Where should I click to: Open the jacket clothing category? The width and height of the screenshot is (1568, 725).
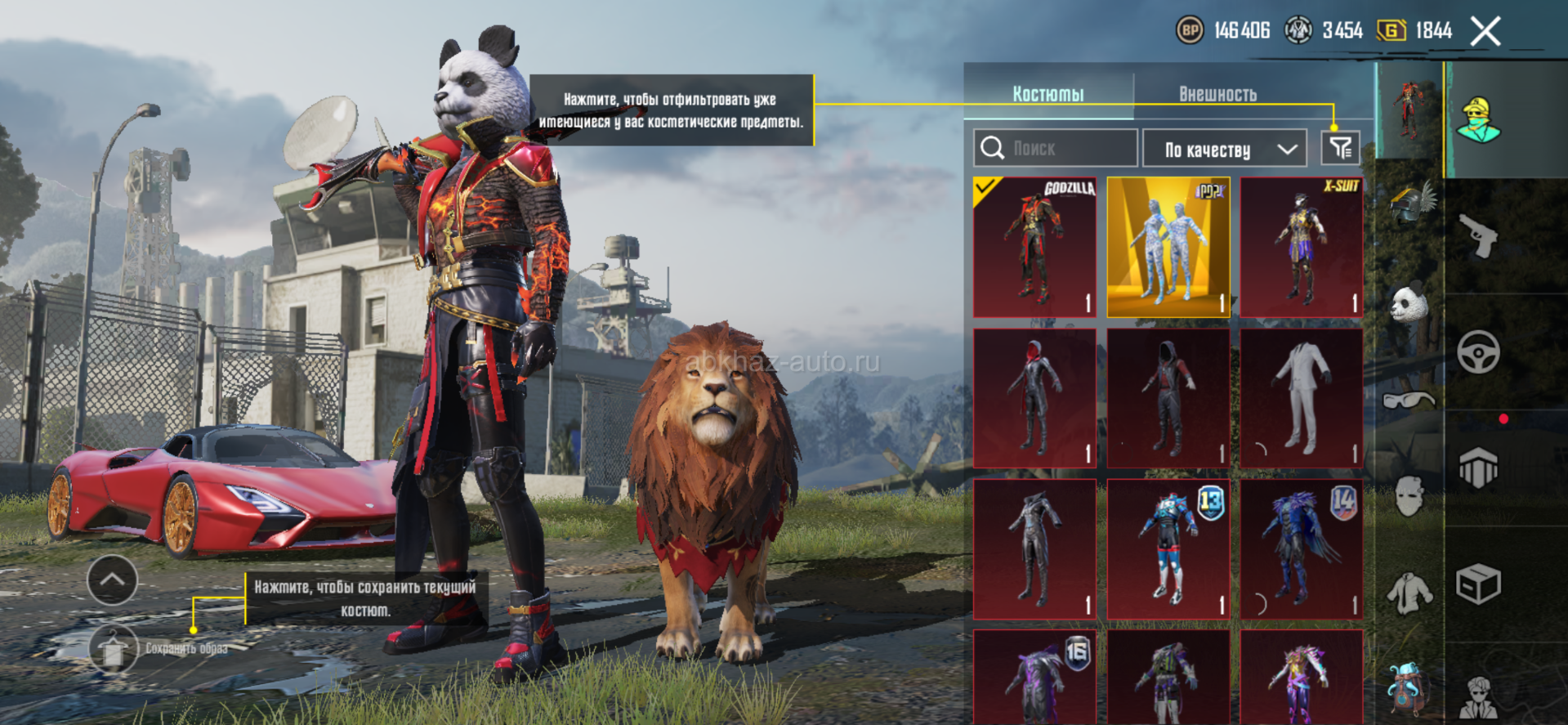coord(1409,593)
